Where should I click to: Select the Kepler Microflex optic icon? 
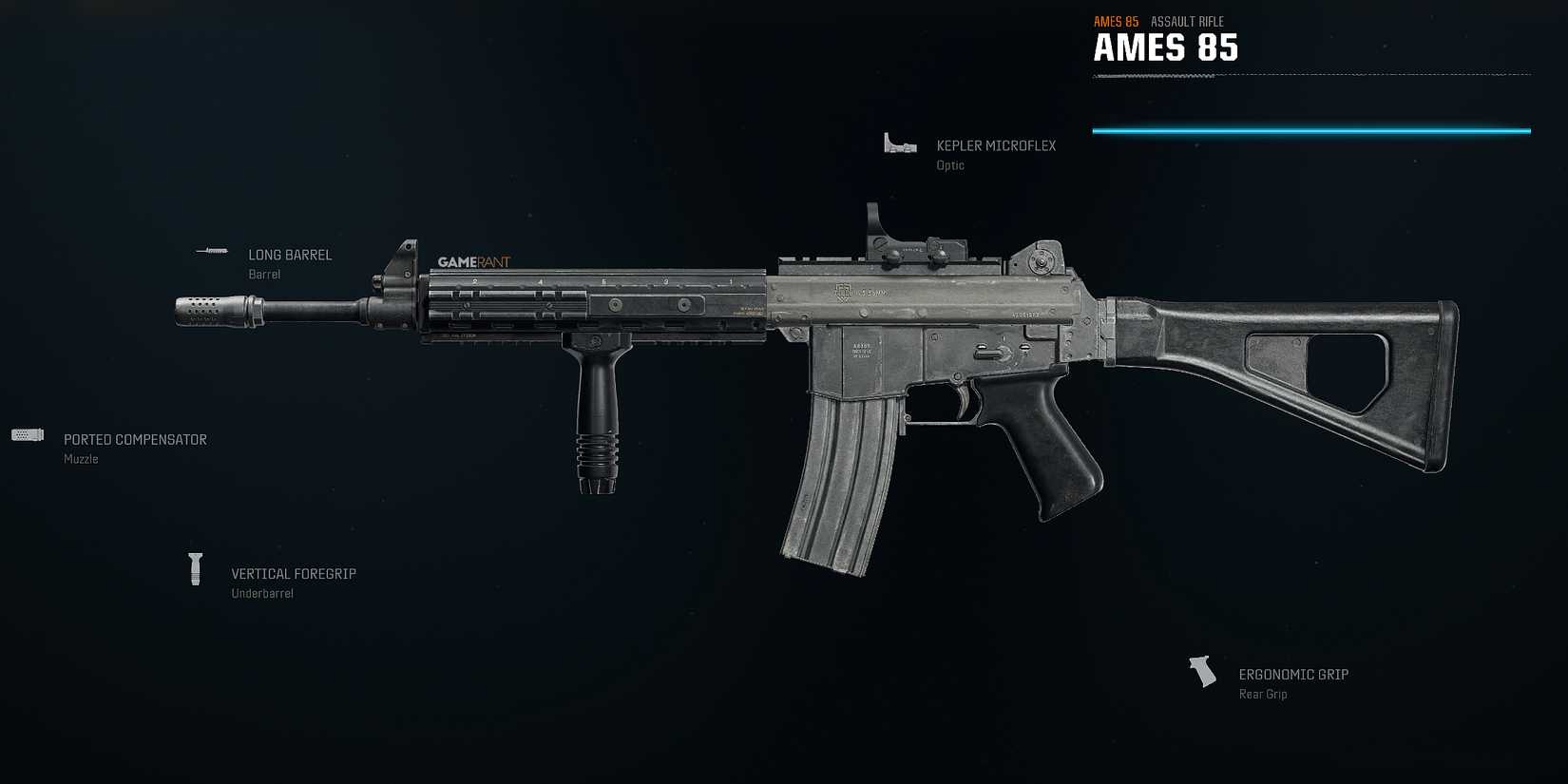click(x=898, y=143)
